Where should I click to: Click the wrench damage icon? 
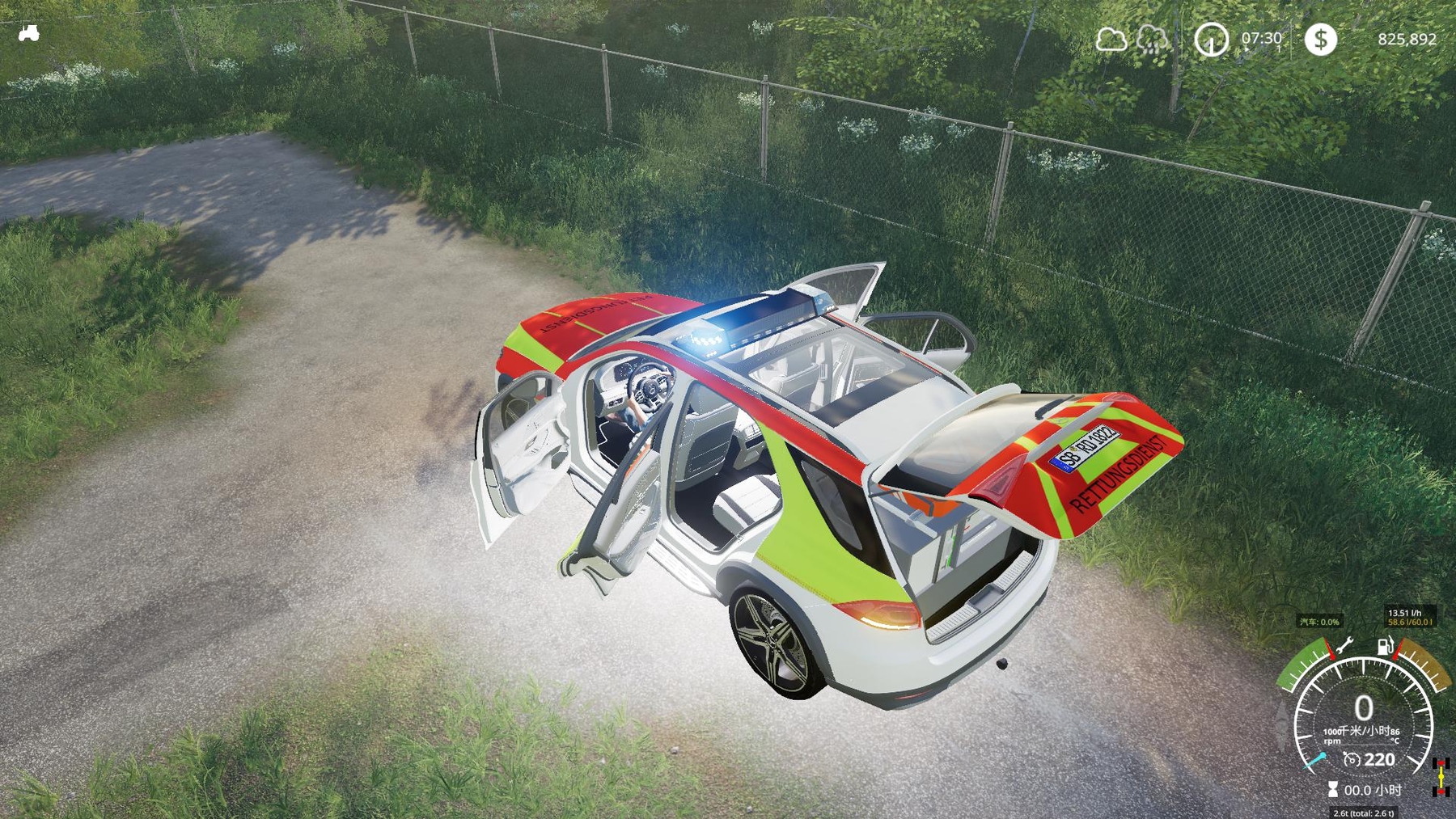tap(1344, 645)
